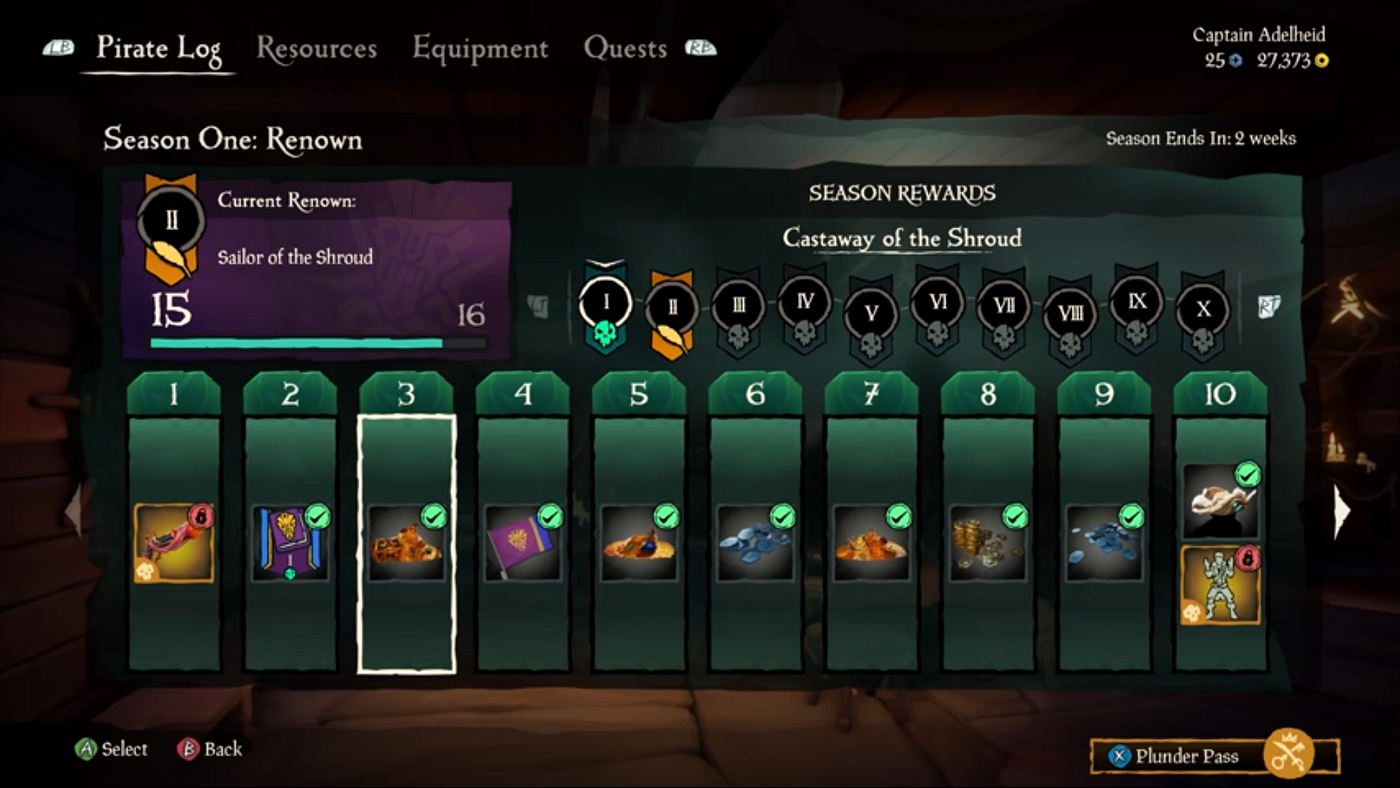Click the green checkmark on the tier 3 reward

point(433,514)
